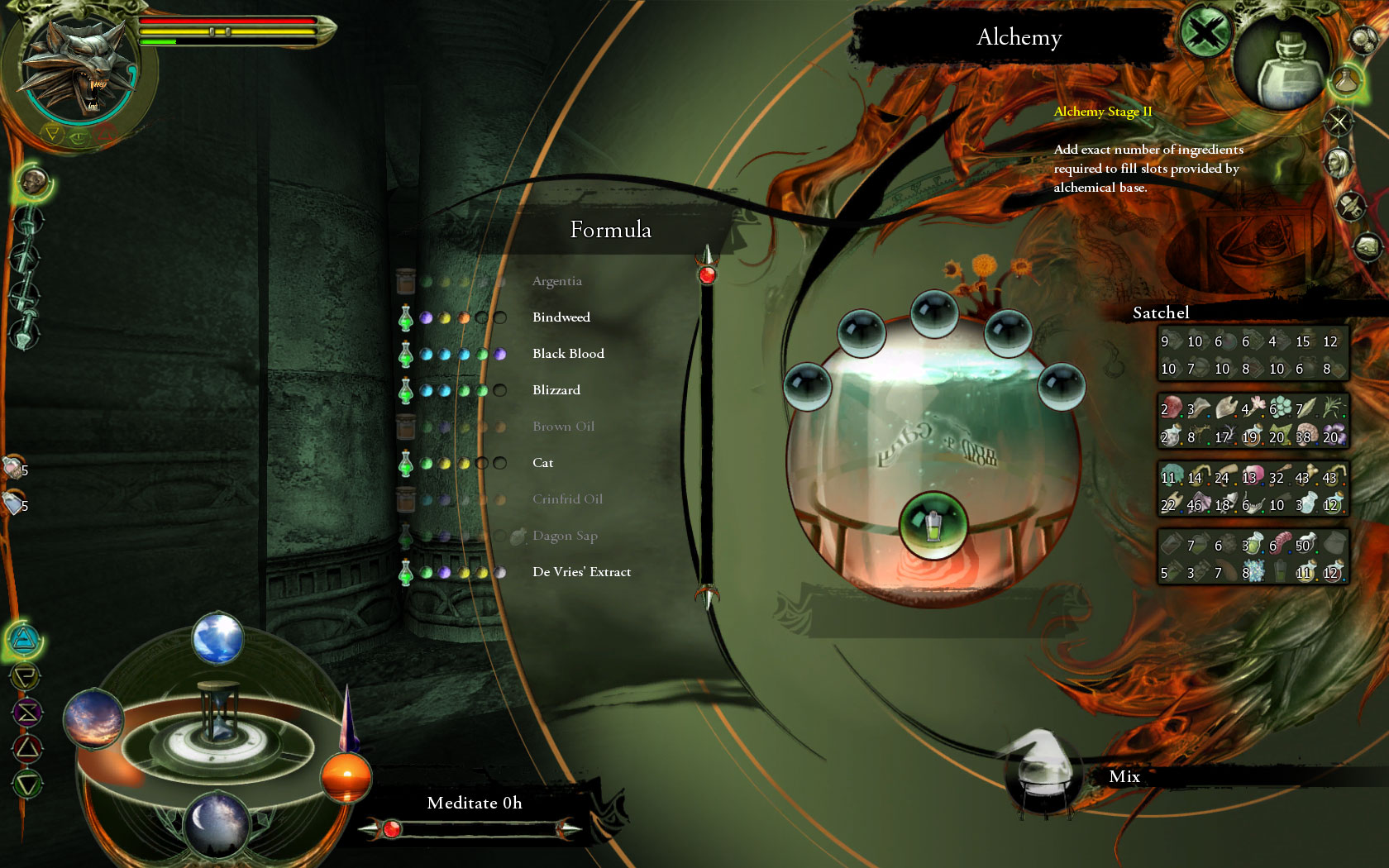Select the blue Aard sign icon

[25, 639]
